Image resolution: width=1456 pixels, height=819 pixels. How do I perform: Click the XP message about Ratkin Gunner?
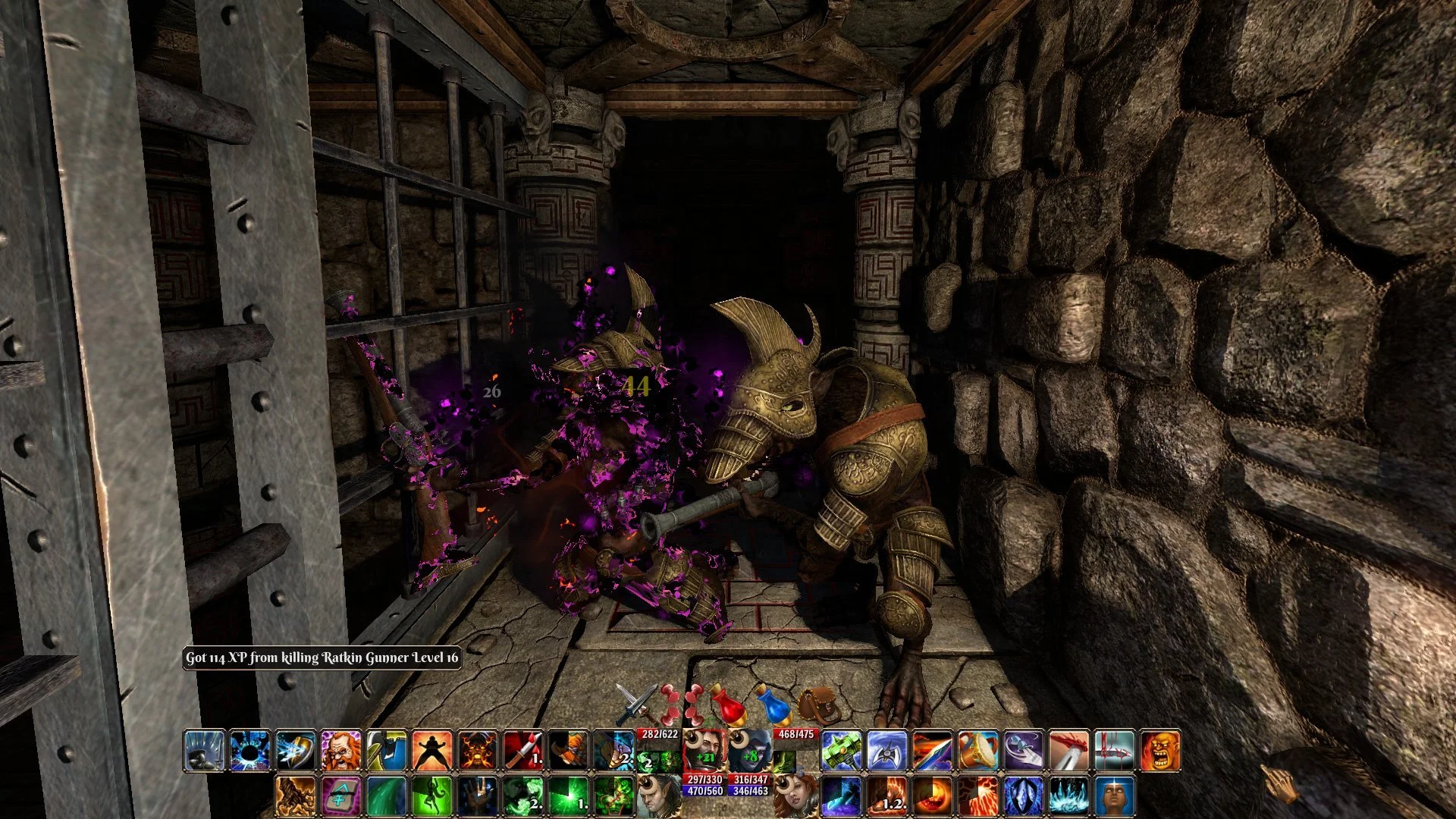pyautogui.click(x=322, y=660)
